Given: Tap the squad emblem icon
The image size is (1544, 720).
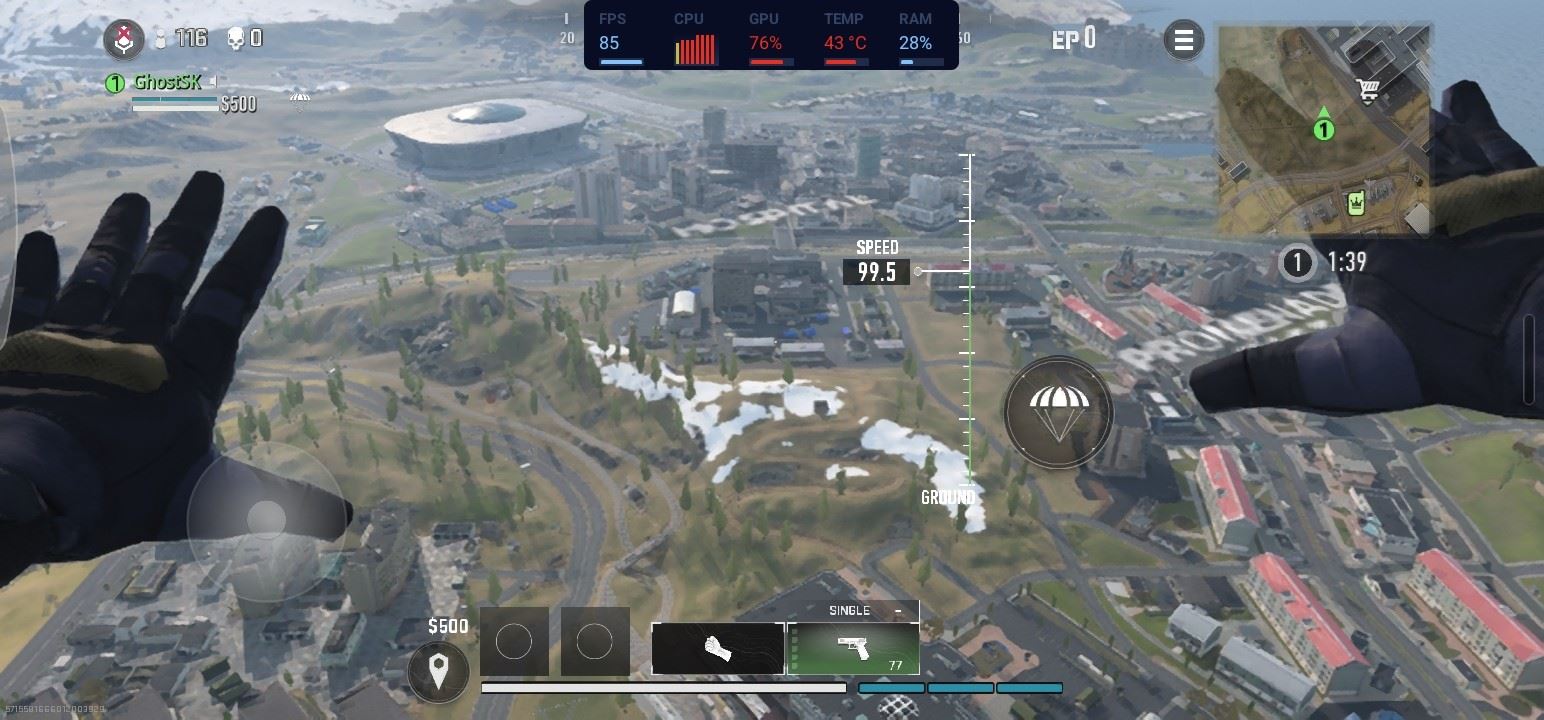Looking at the screenshot, I should point(124,40).
